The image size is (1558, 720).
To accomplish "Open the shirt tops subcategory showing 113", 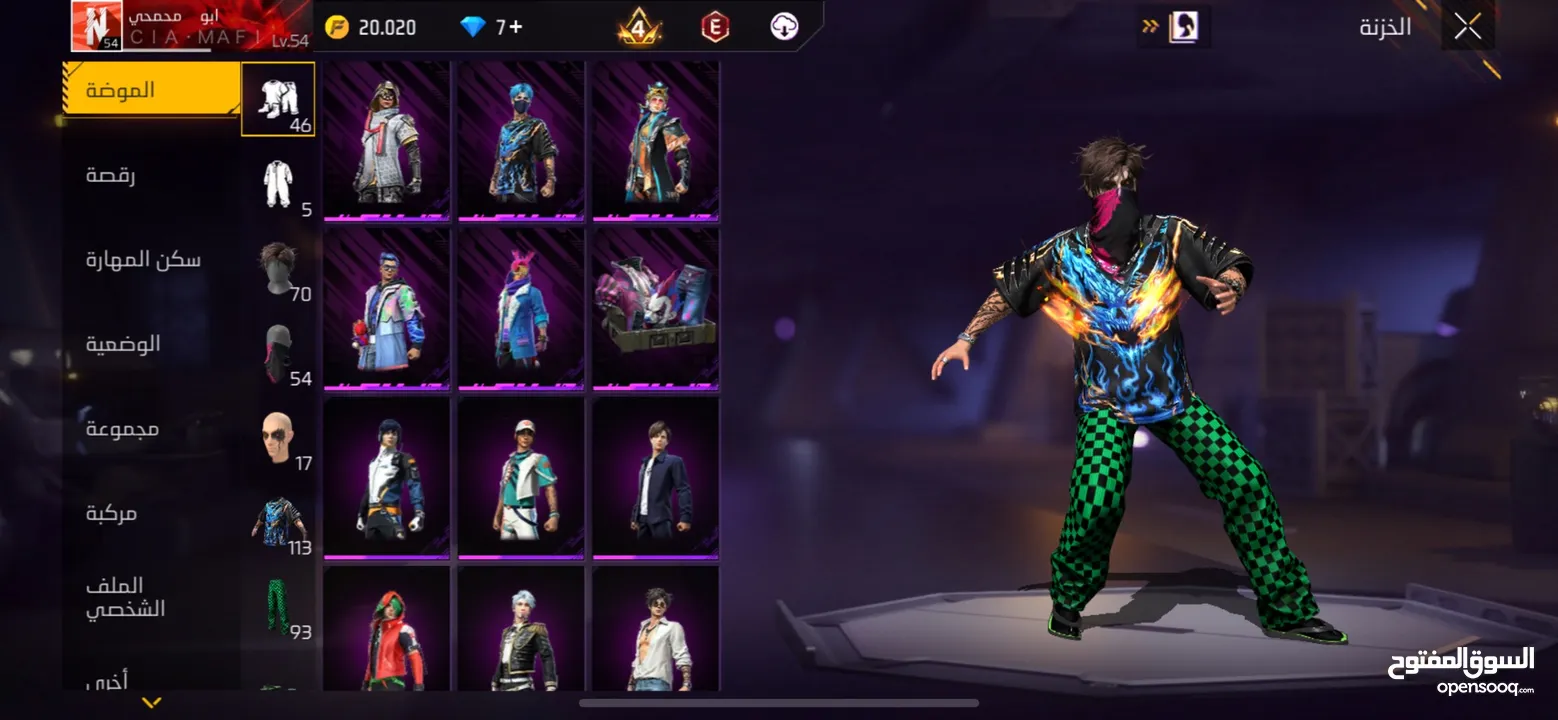I will coord(279,522).
